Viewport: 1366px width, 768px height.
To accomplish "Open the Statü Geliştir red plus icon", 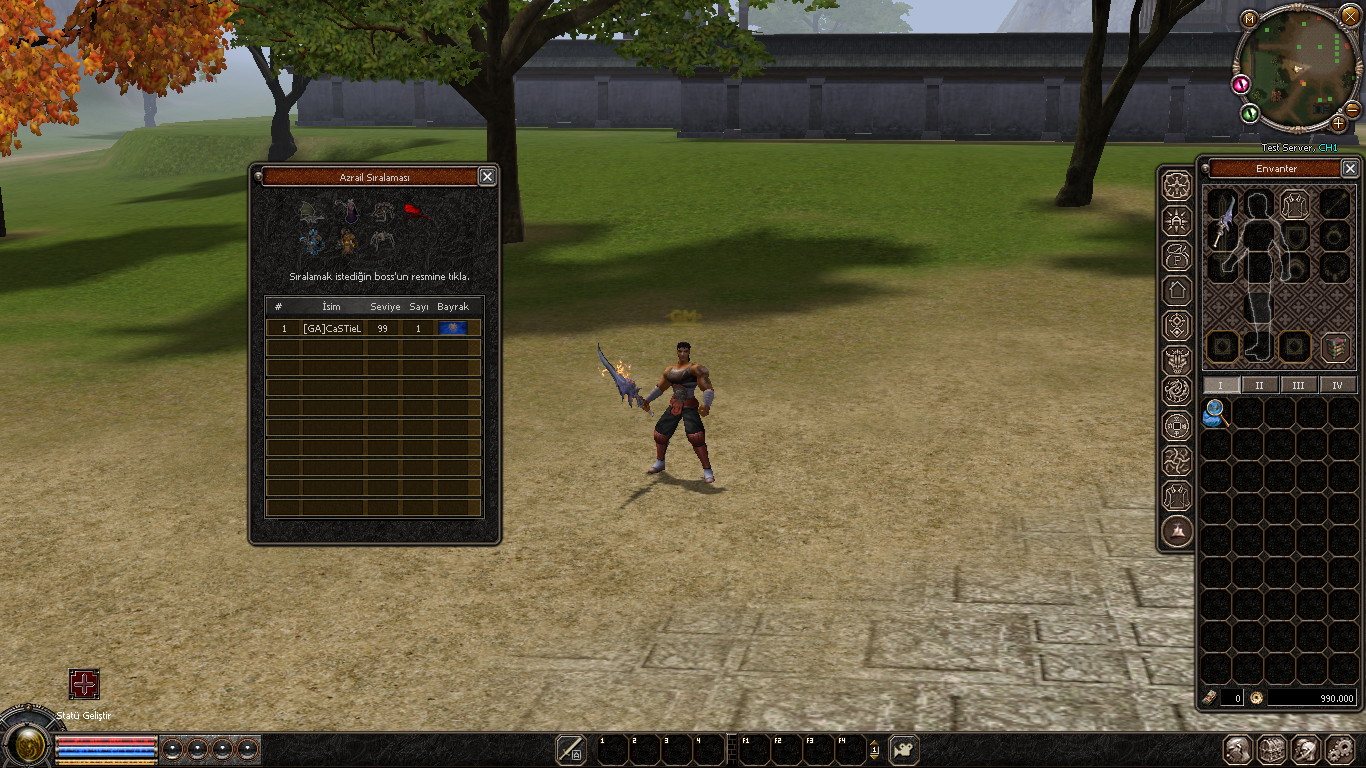I will point(84,684).
